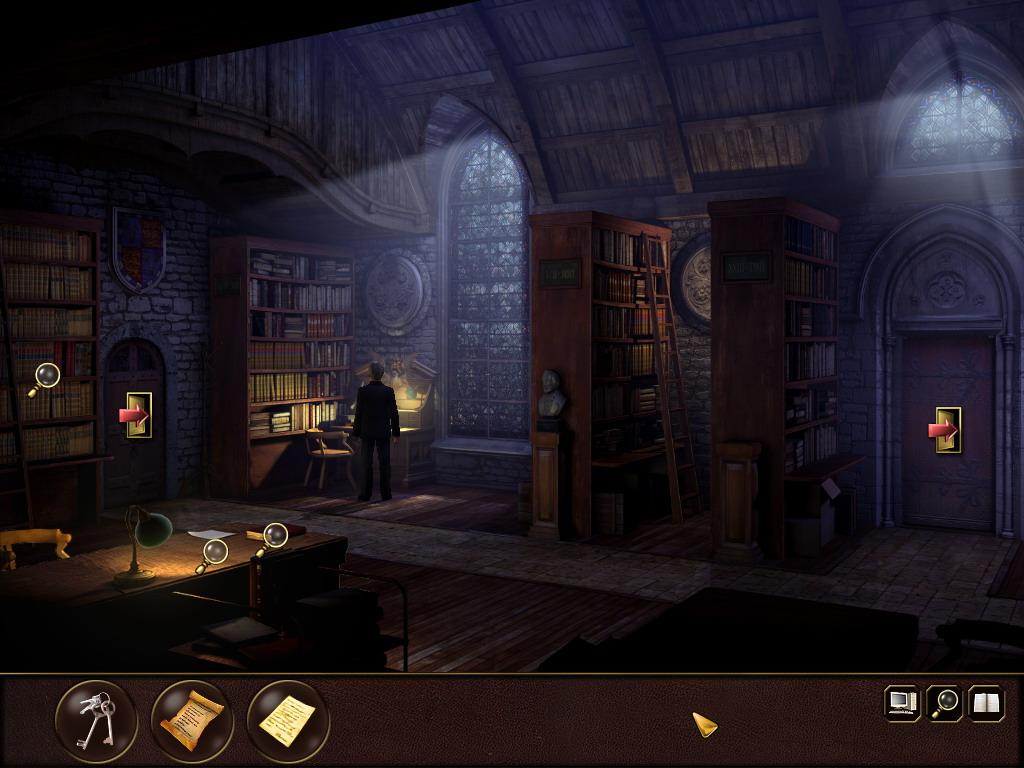Use the exit arrow on the right arched door
The height and width of the screenshot is (768, 1024).
[x=944, y=430]
